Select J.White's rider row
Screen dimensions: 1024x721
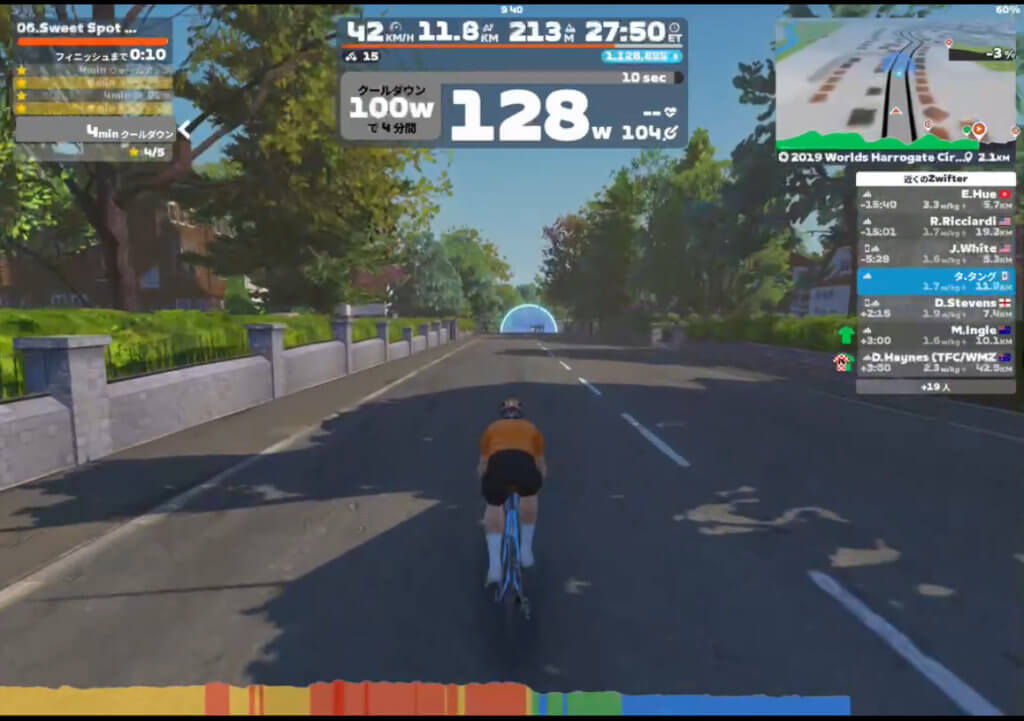pyautogui.click(x=935, y=253)
